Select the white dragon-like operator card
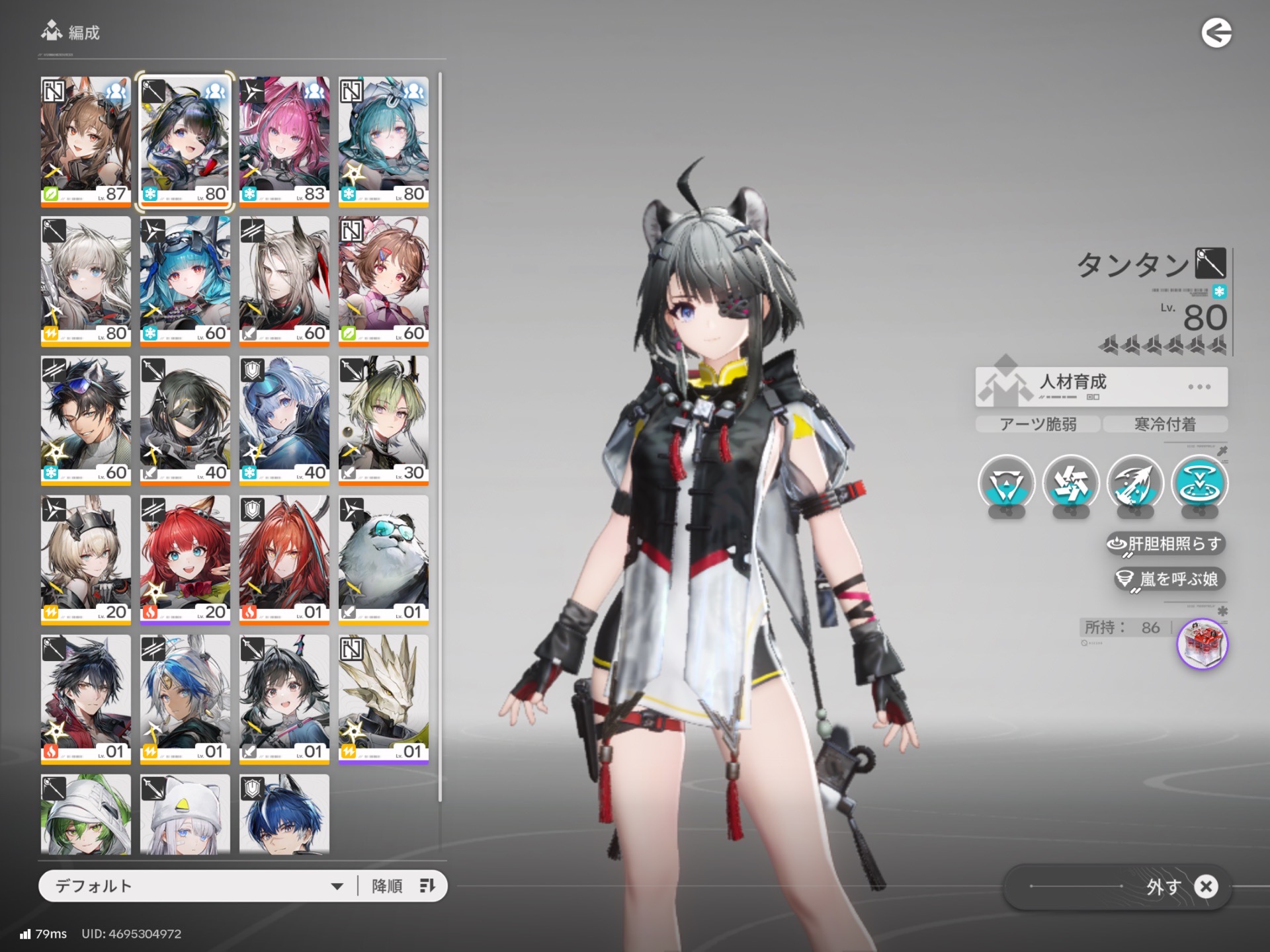The width and height of the screenshot is (1270, 952). point(384,699)
